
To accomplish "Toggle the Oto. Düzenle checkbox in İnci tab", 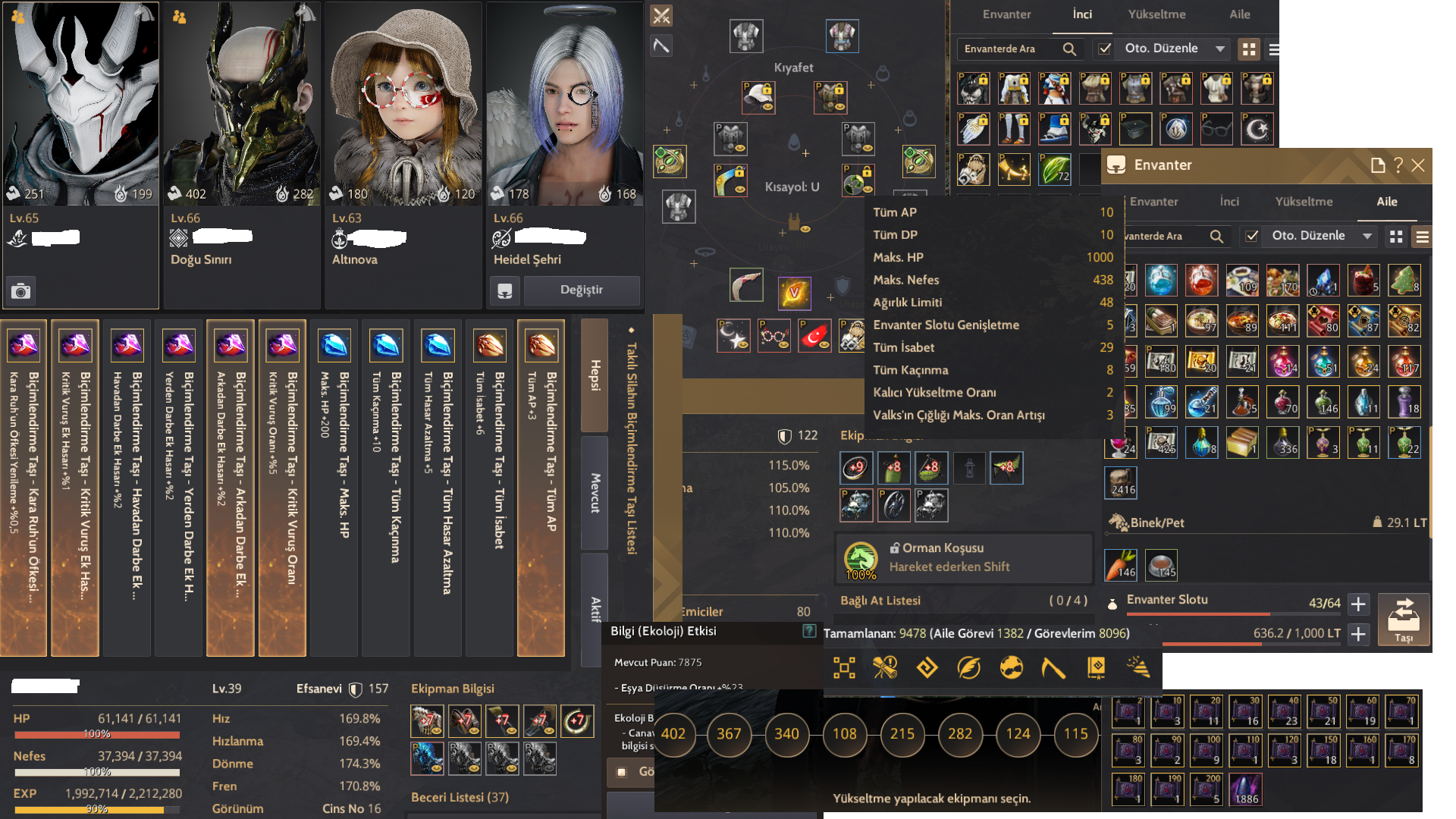I will coord(1103,49).
